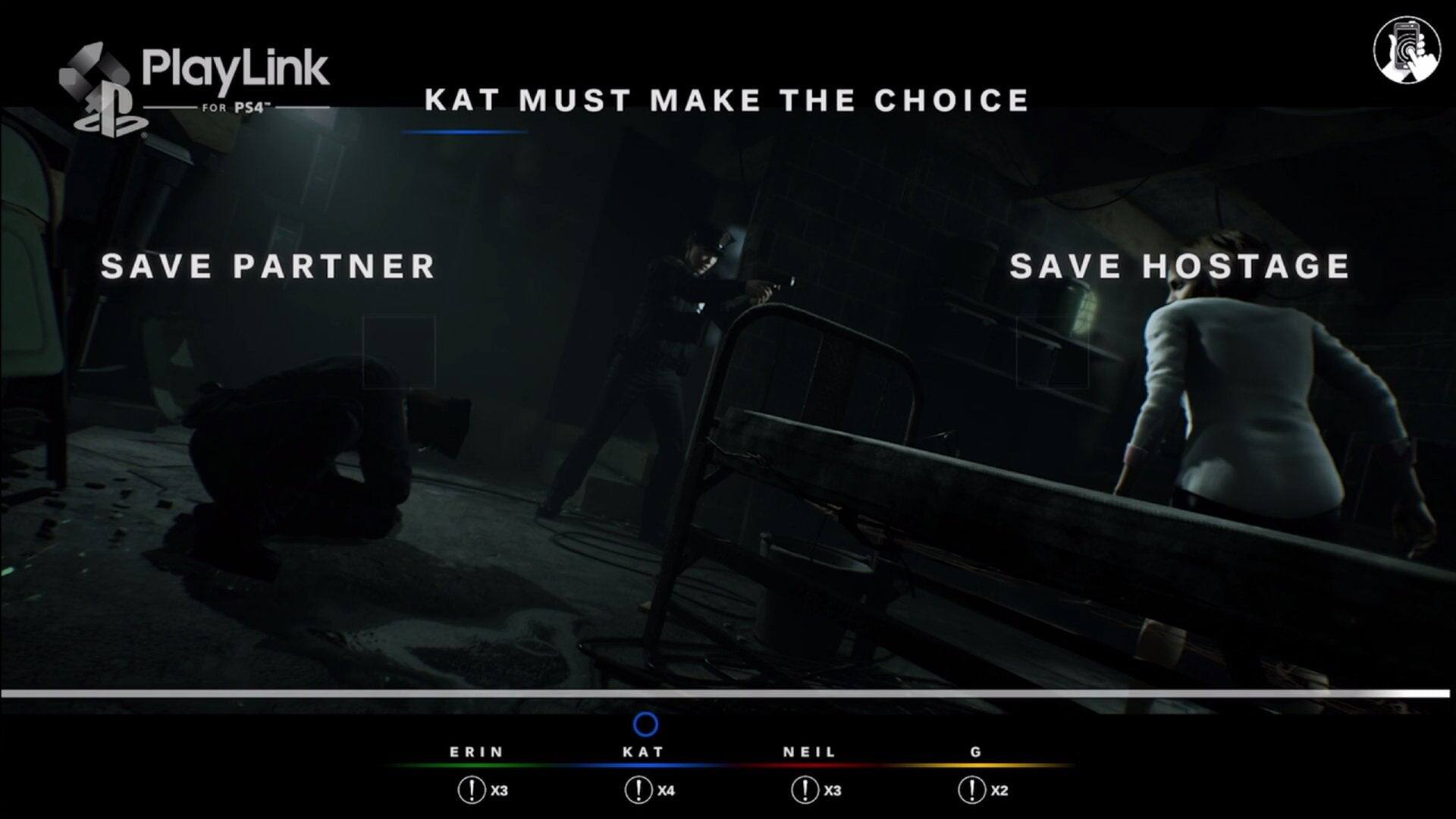
Task: Click the white decision timer bar
Action: [728, 692]
